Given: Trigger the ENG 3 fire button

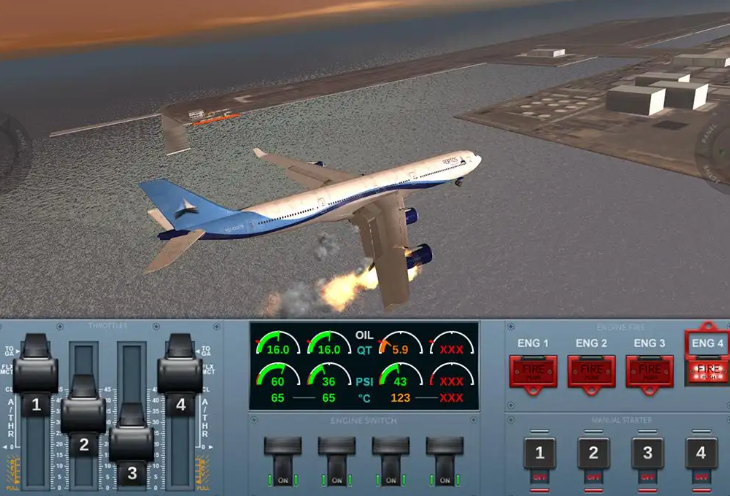Looking at the screenshot, I should coord(649,370).
